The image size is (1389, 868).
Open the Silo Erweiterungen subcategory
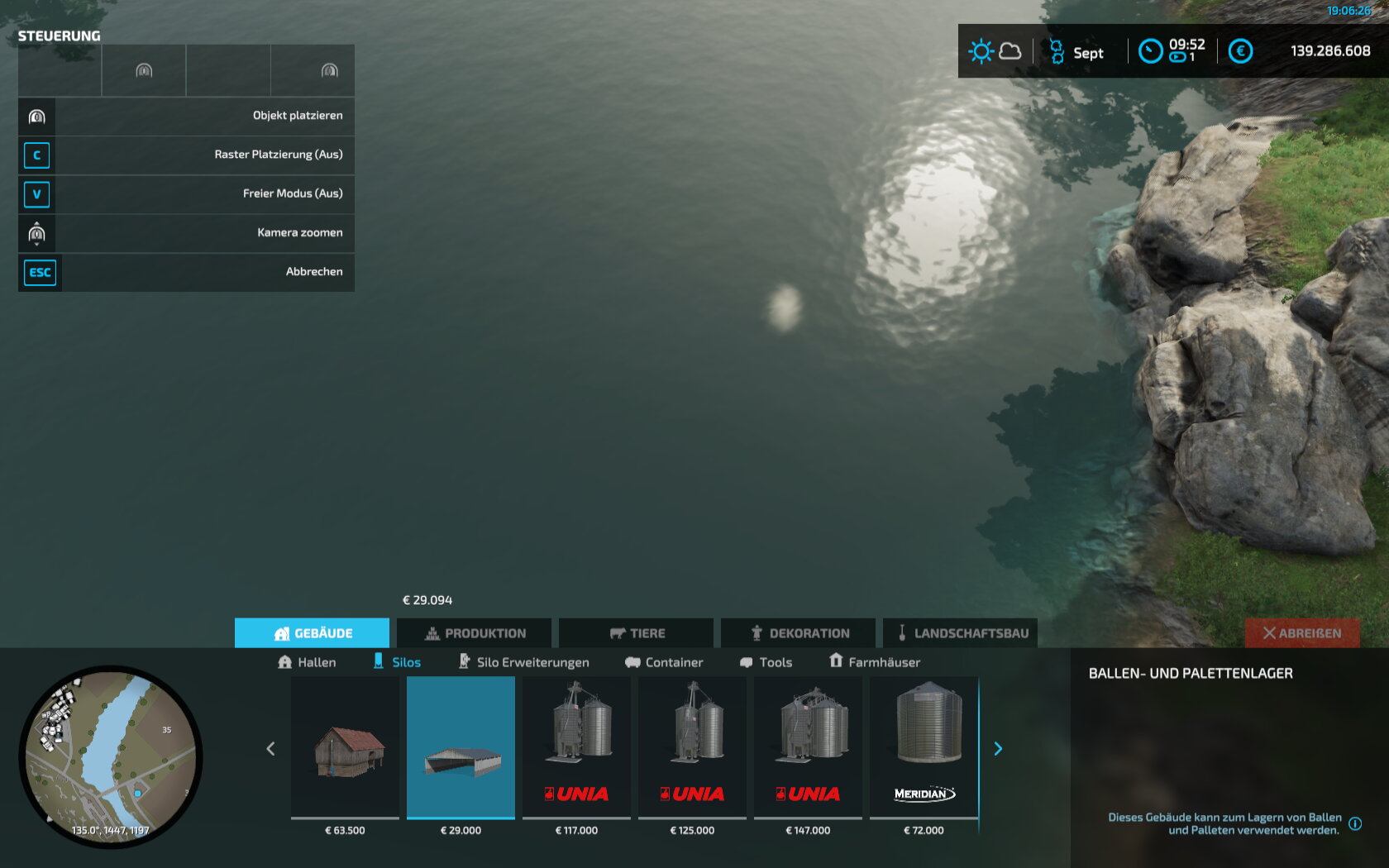524,662
